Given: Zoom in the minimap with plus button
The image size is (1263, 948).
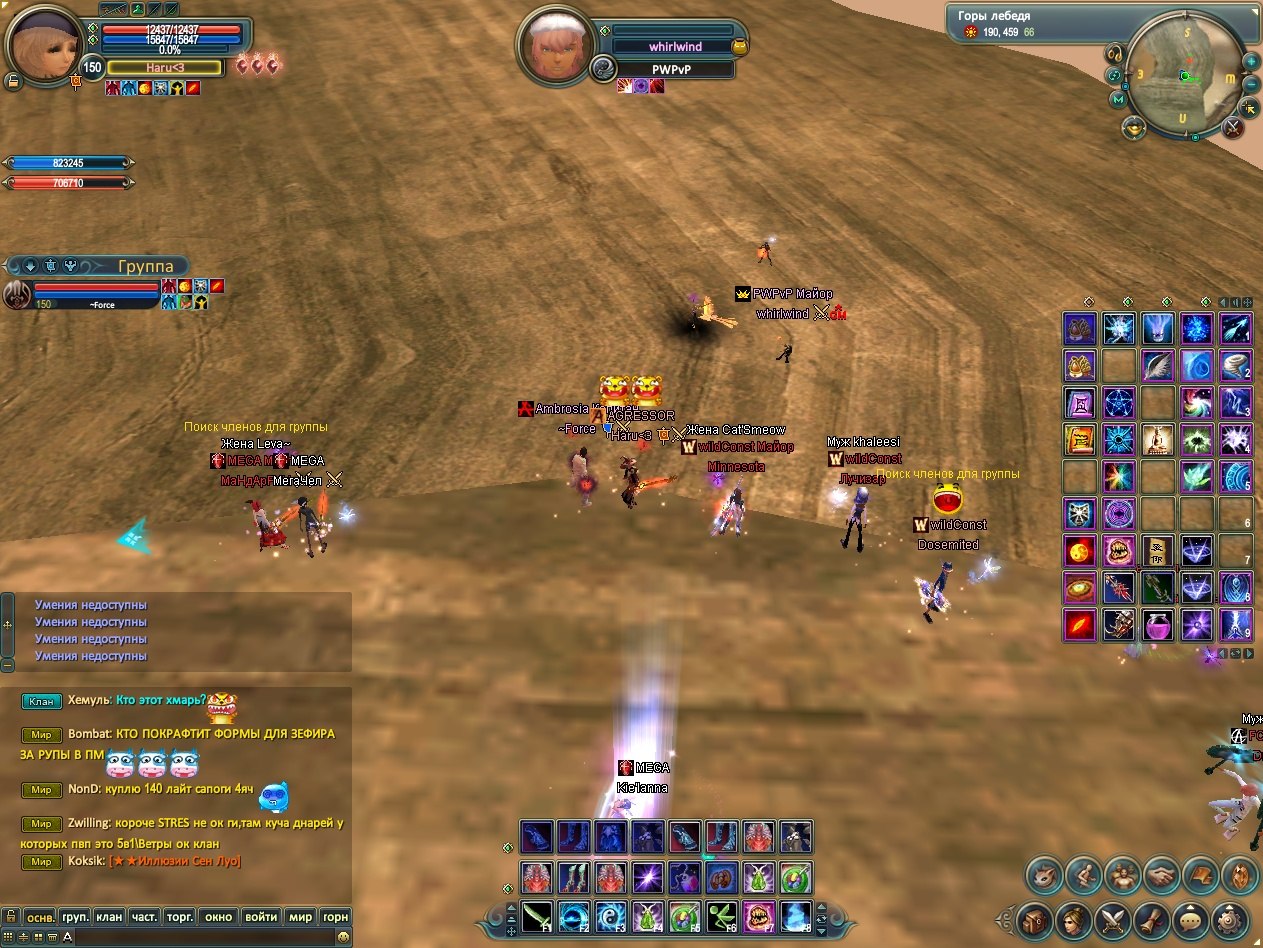Looking at the screenshot, I should (x=1251, y=61).
